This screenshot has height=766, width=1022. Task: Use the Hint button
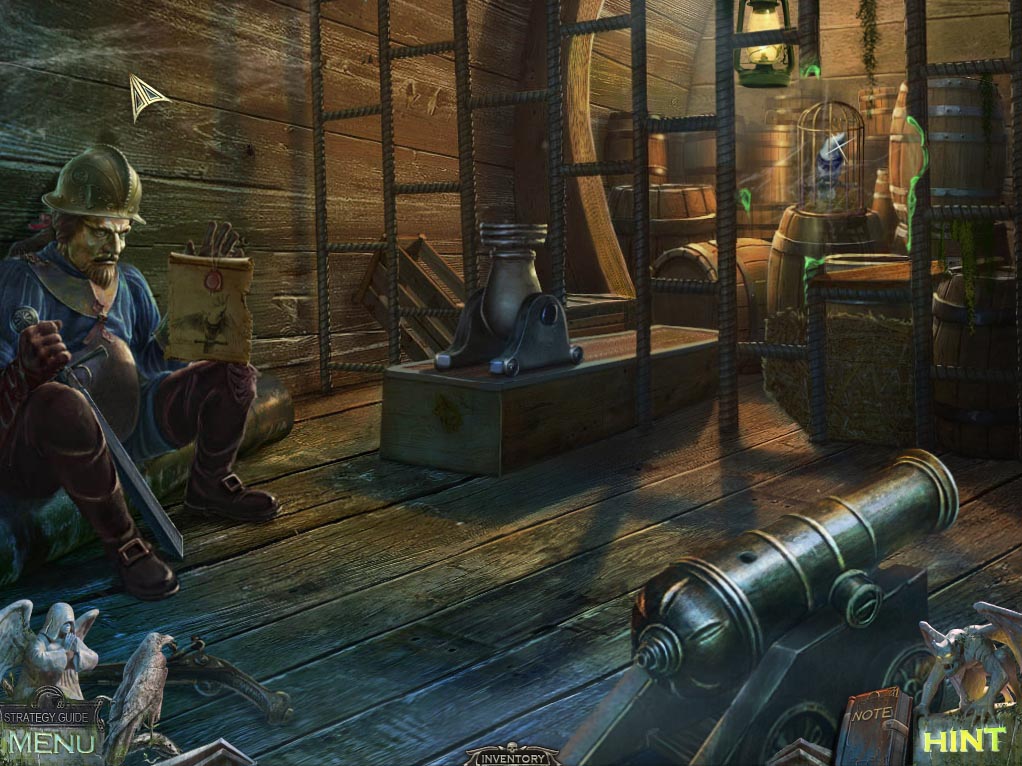pos(963,741)
